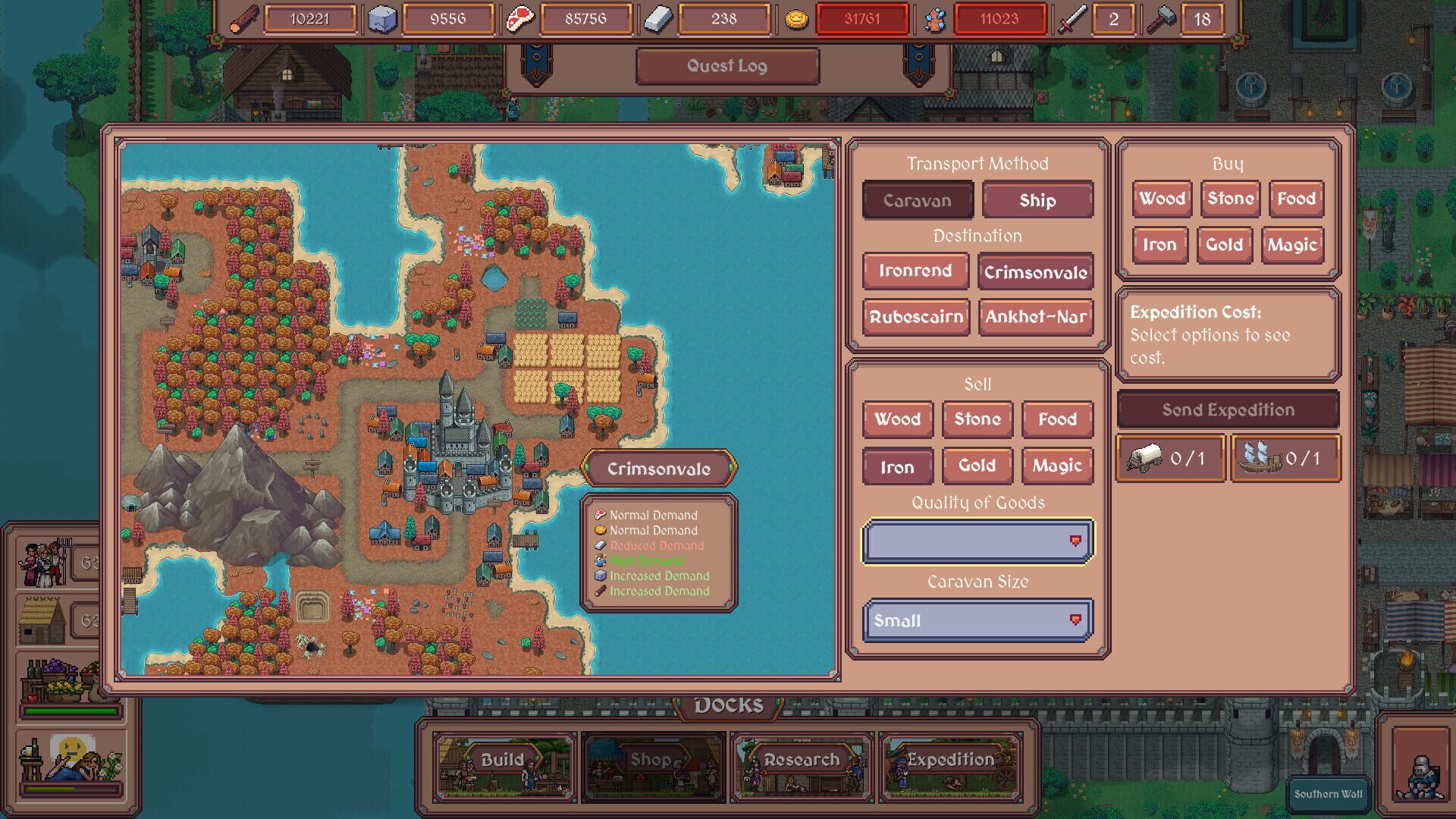Screen dimensions: 1456x819
Task: Click the wood log resource icon
Action: [x=243, y=19]
